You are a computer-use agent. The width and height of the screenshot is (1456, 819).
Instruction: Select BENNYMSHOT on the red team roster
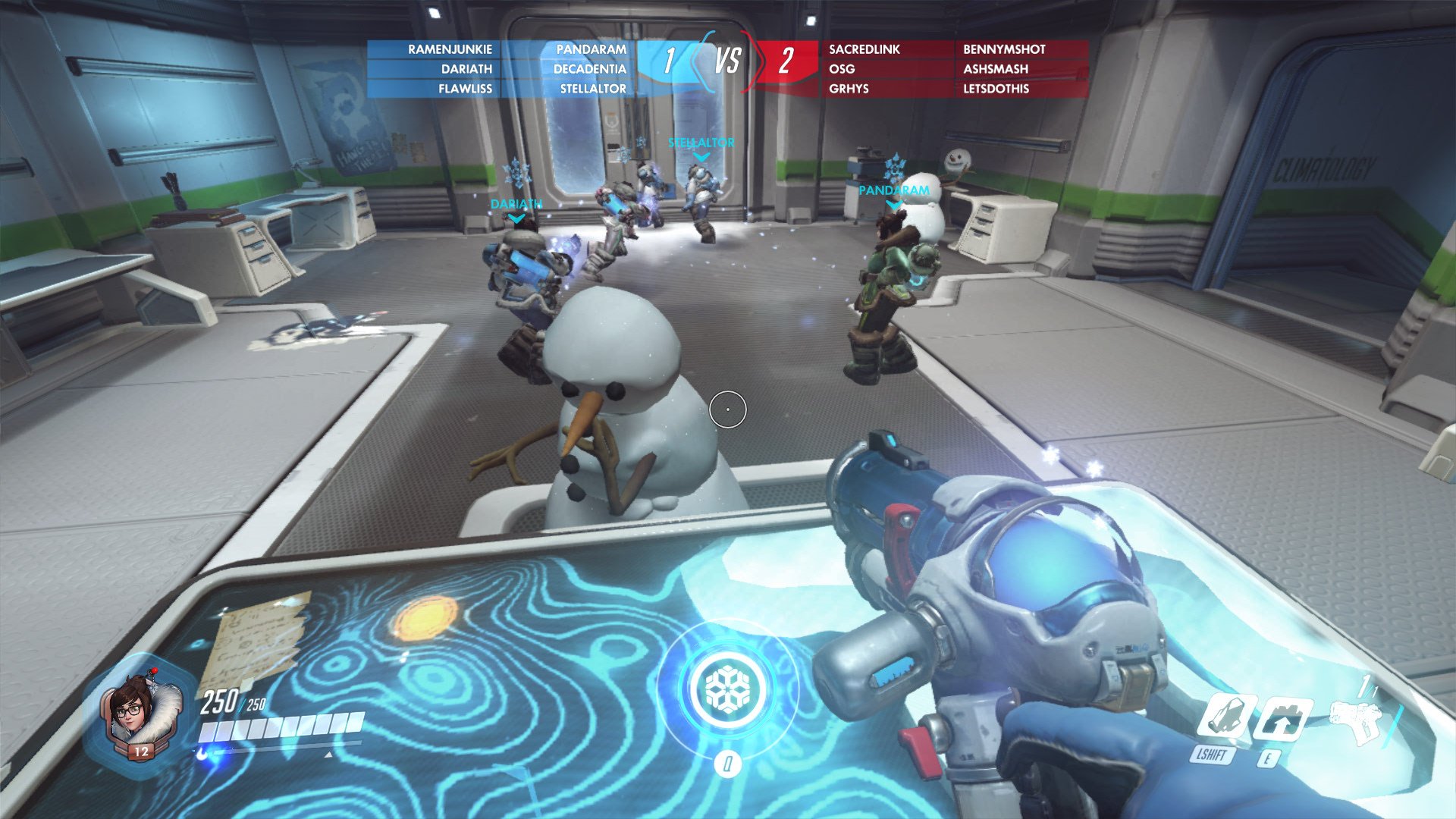coord(1004,49)
